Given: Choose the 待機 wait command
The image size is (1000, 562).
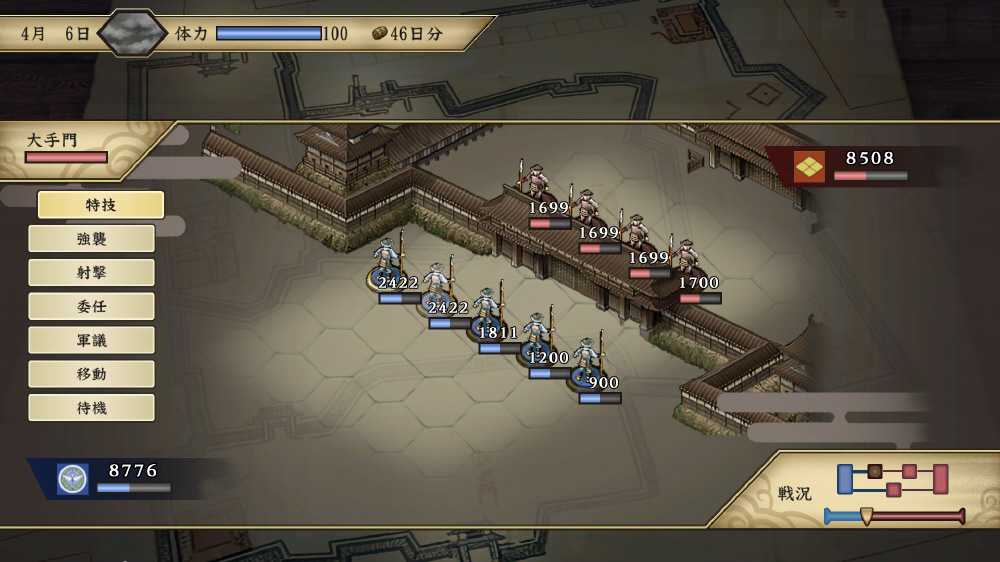Looking at the screenshot, I should 91,408.
